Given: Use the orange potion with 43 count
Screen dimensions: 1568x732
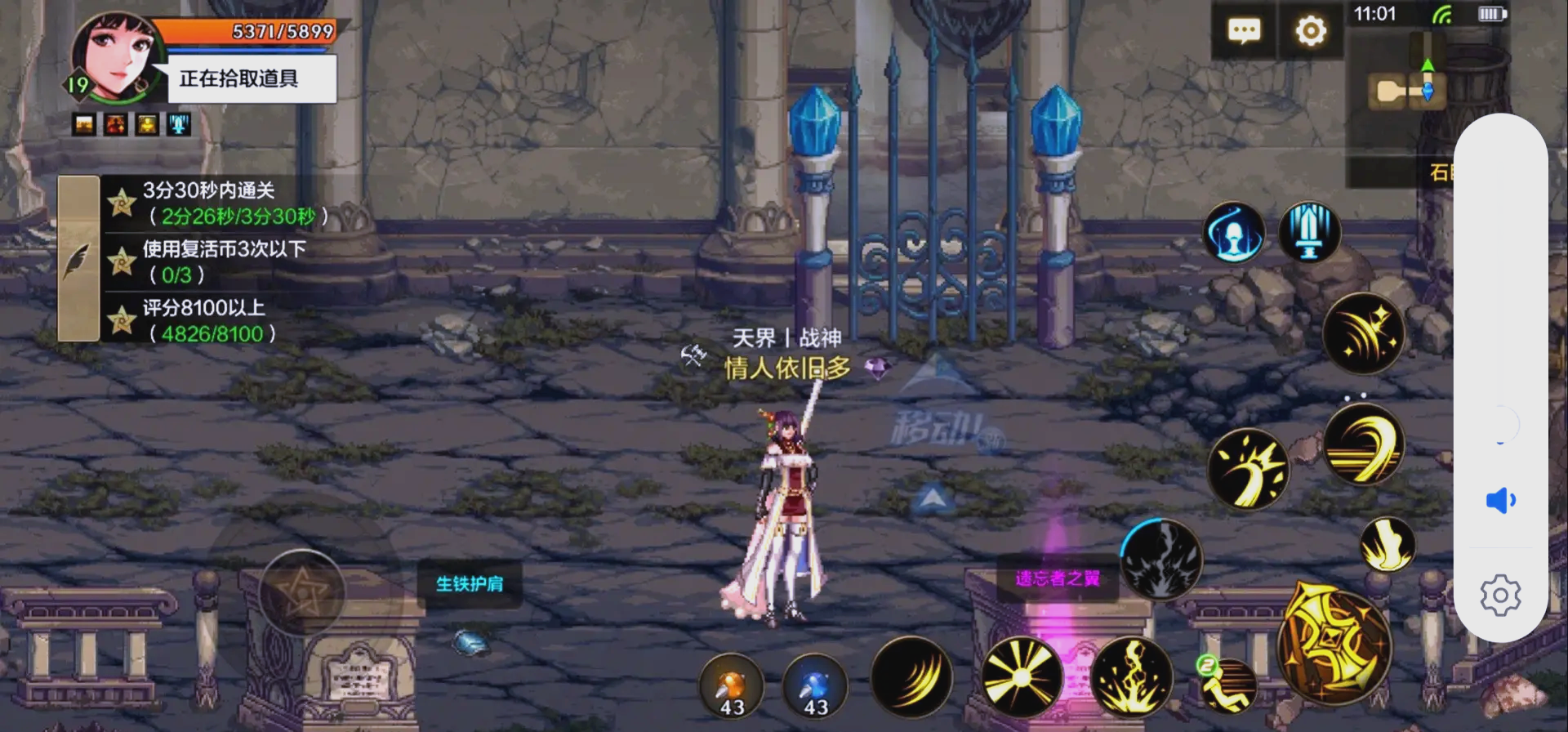Looking at the screenshot, I should click(x=732, y=686).
